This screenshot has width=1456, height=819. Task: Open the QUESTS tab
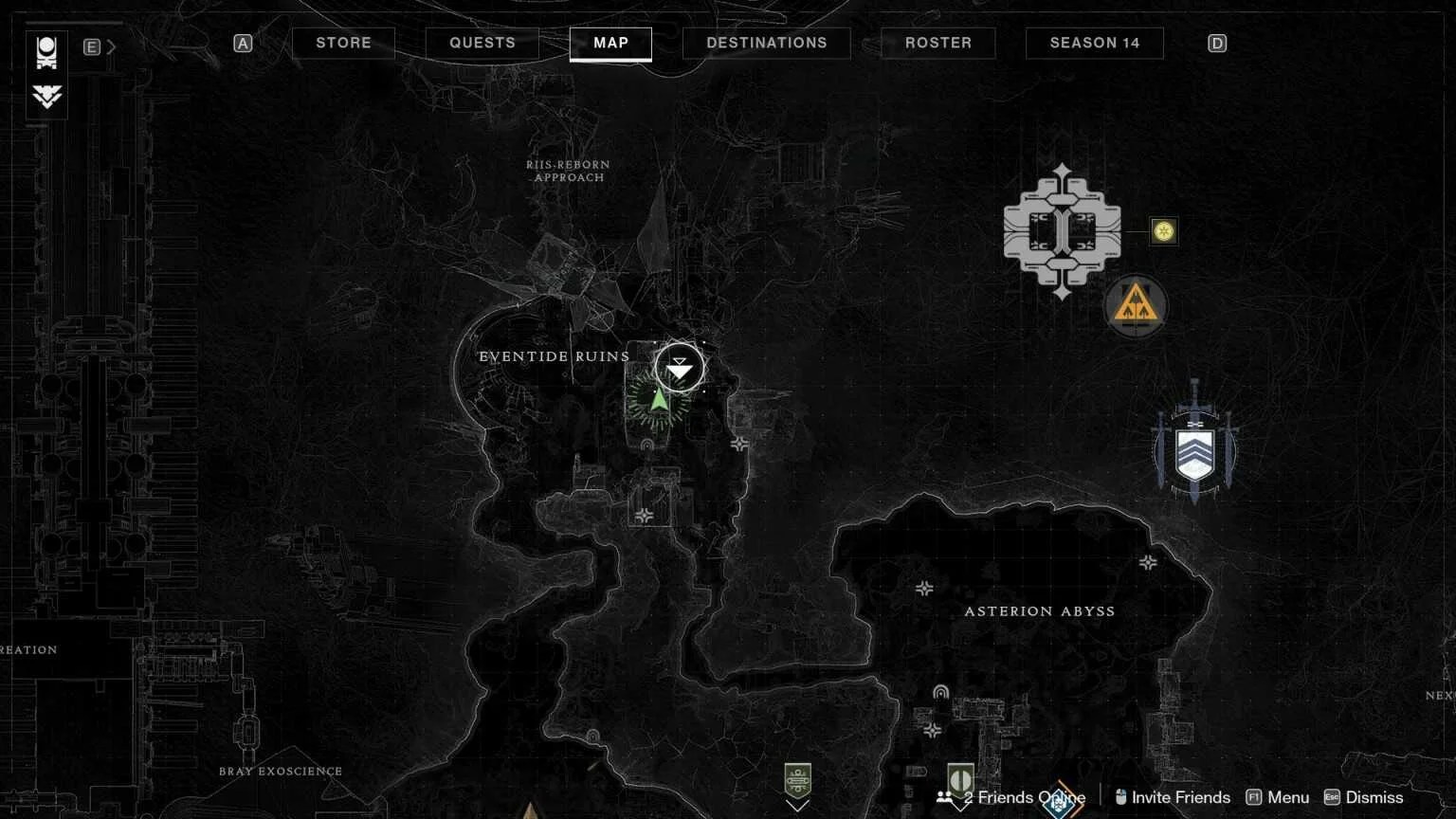(x=482, y=43)
